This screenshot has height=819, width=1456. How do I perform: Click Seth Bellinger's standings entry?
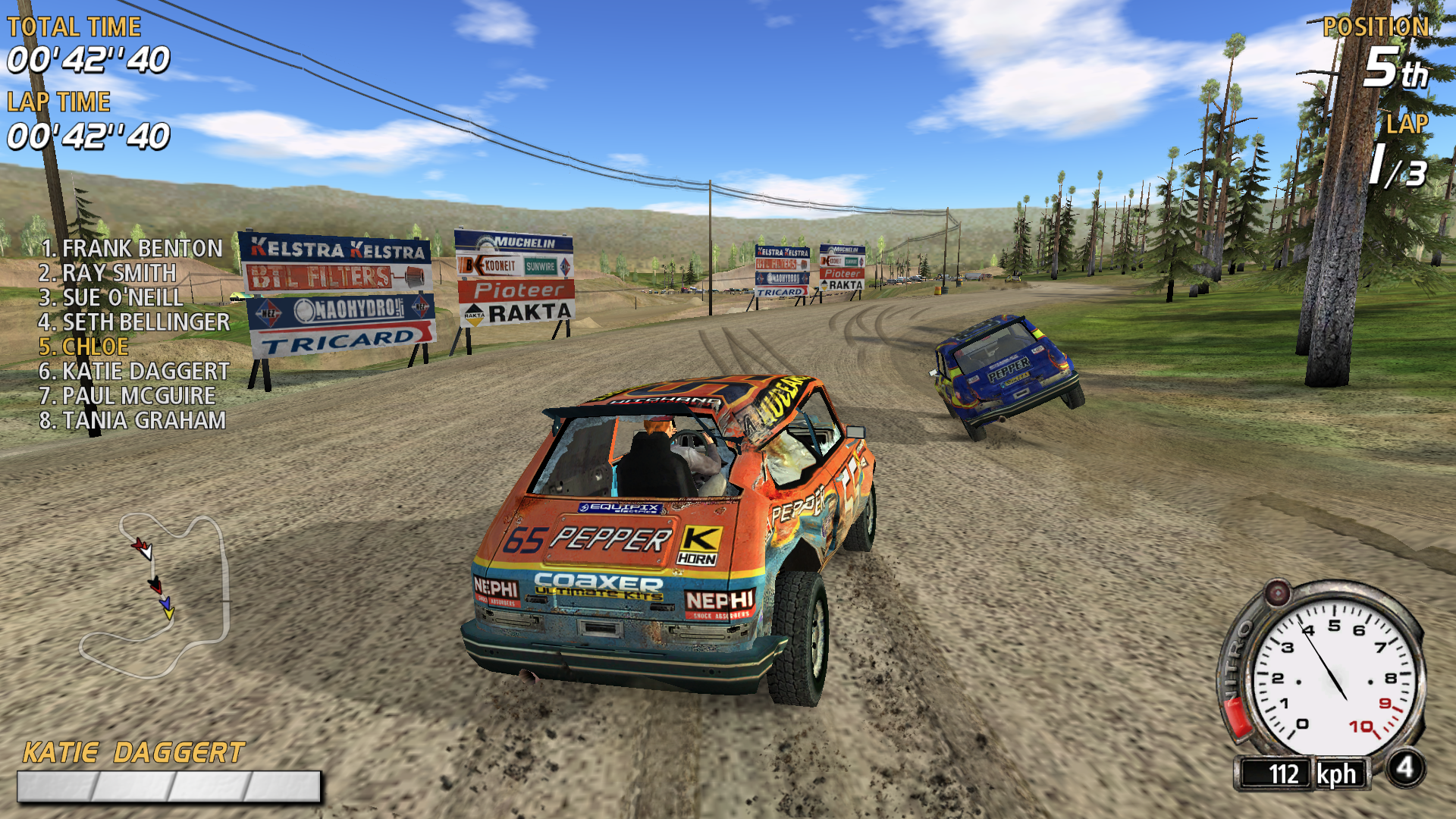click(134, 322)
